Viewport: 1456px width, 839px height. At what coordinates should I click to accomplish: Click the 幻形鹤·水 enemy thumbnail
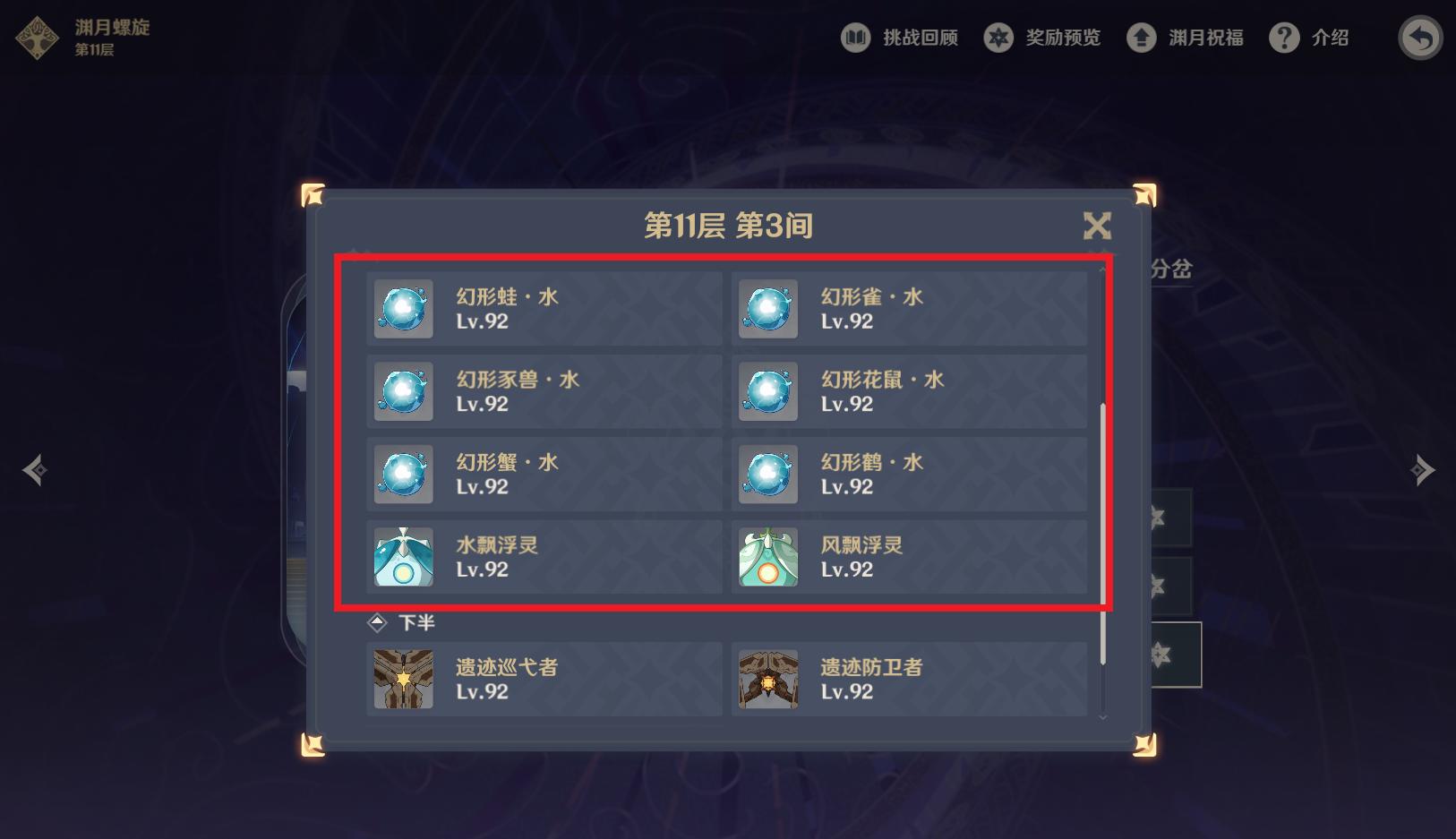click(768, 474)
